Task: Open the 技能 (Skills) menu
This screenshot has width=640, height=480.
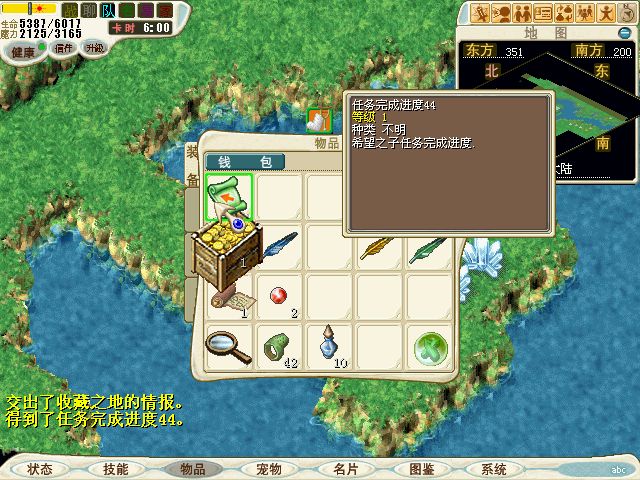Action: [115, 469]
